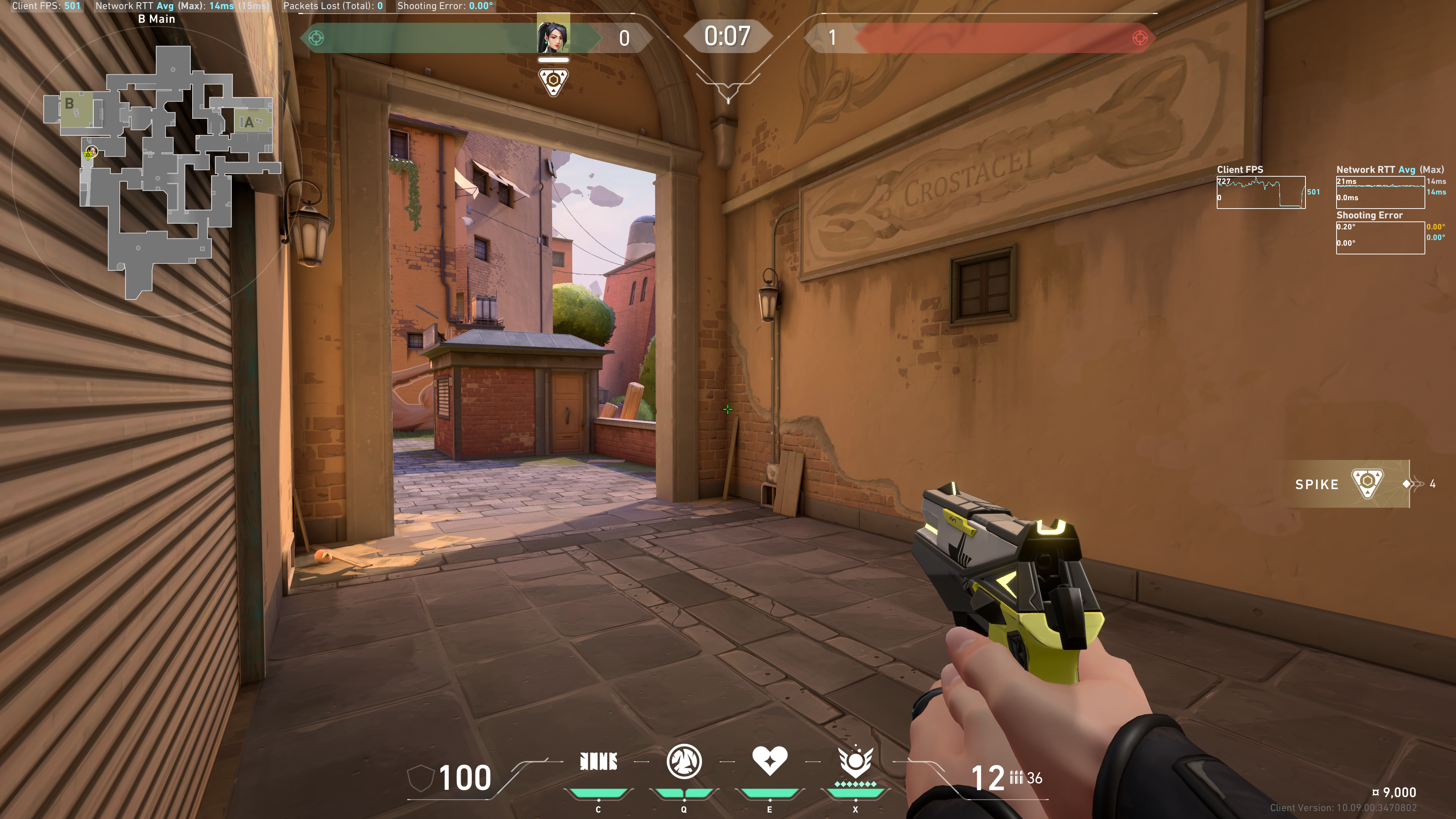Click the Shooting Error graph
Viewport: 1456px width, 819px height.
pyautogui.click(x=1380, y=238)
